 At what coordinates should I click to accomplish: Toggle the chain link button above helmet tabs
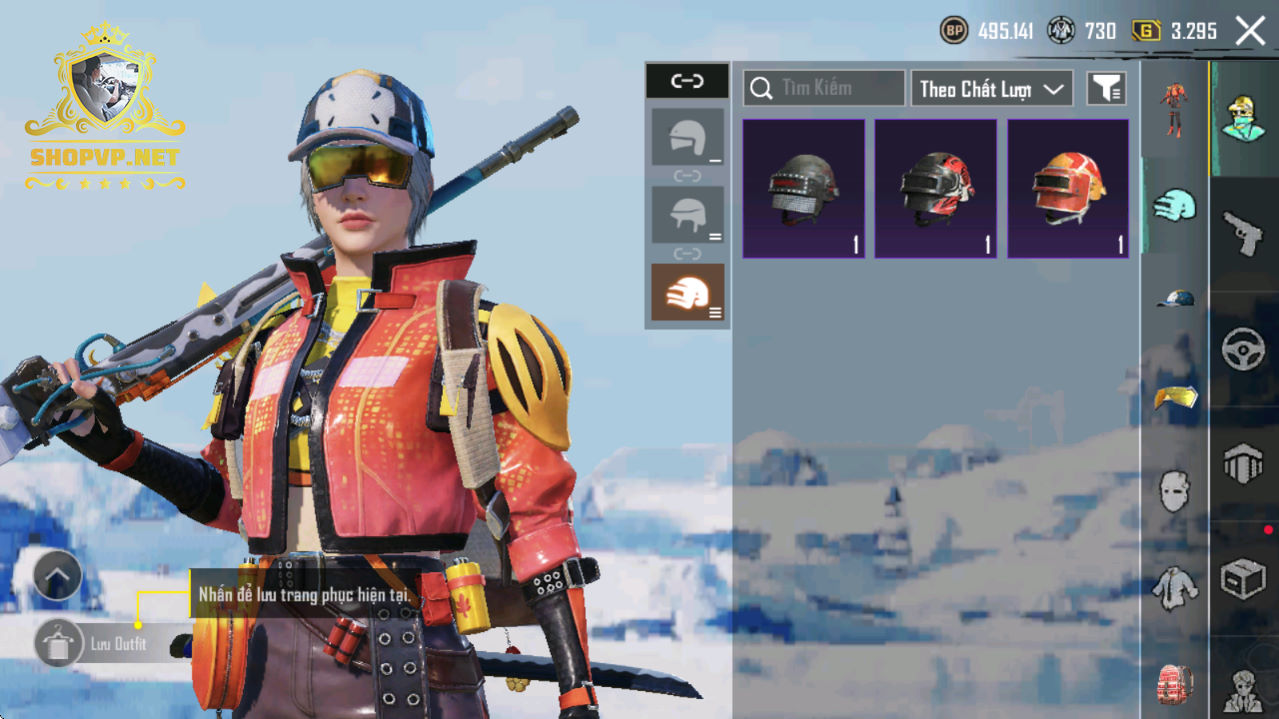tap(687, 82)
